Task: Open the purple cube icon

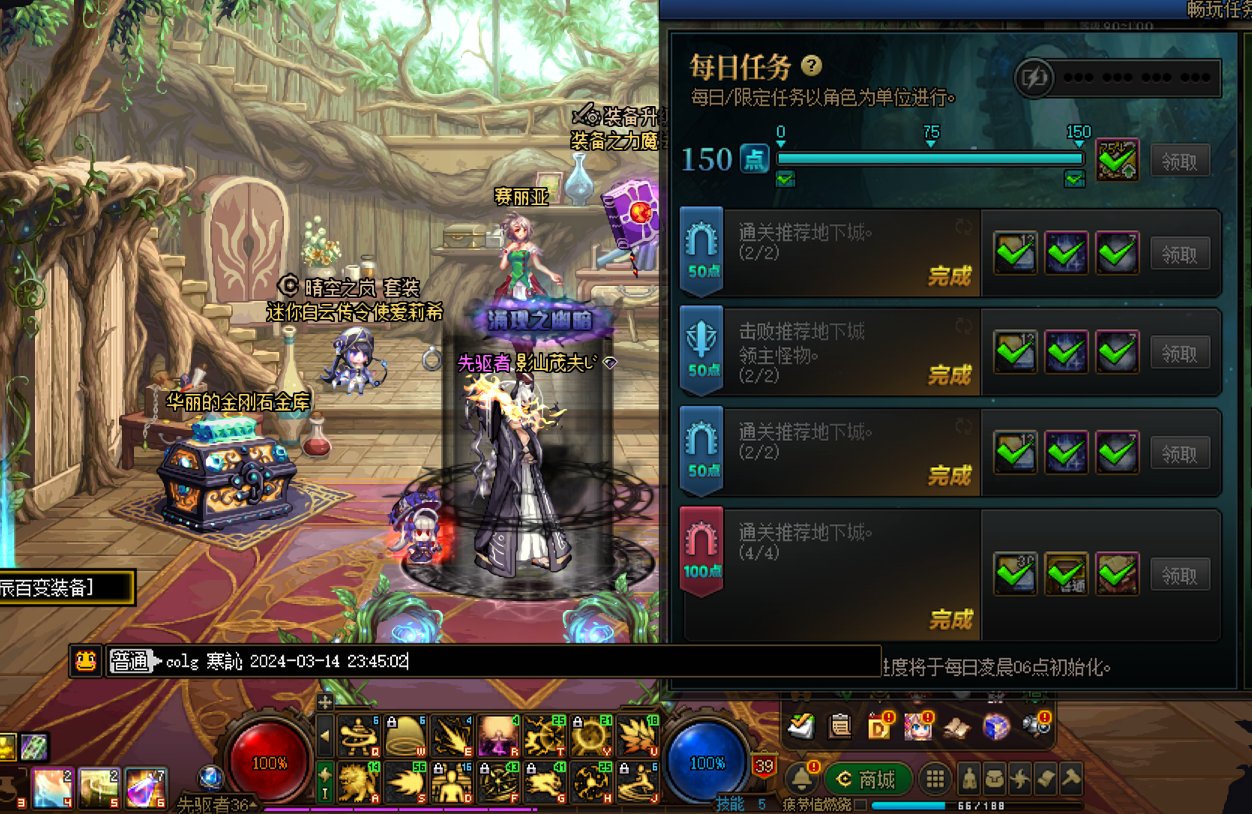Action: click(x=996, y=727)
